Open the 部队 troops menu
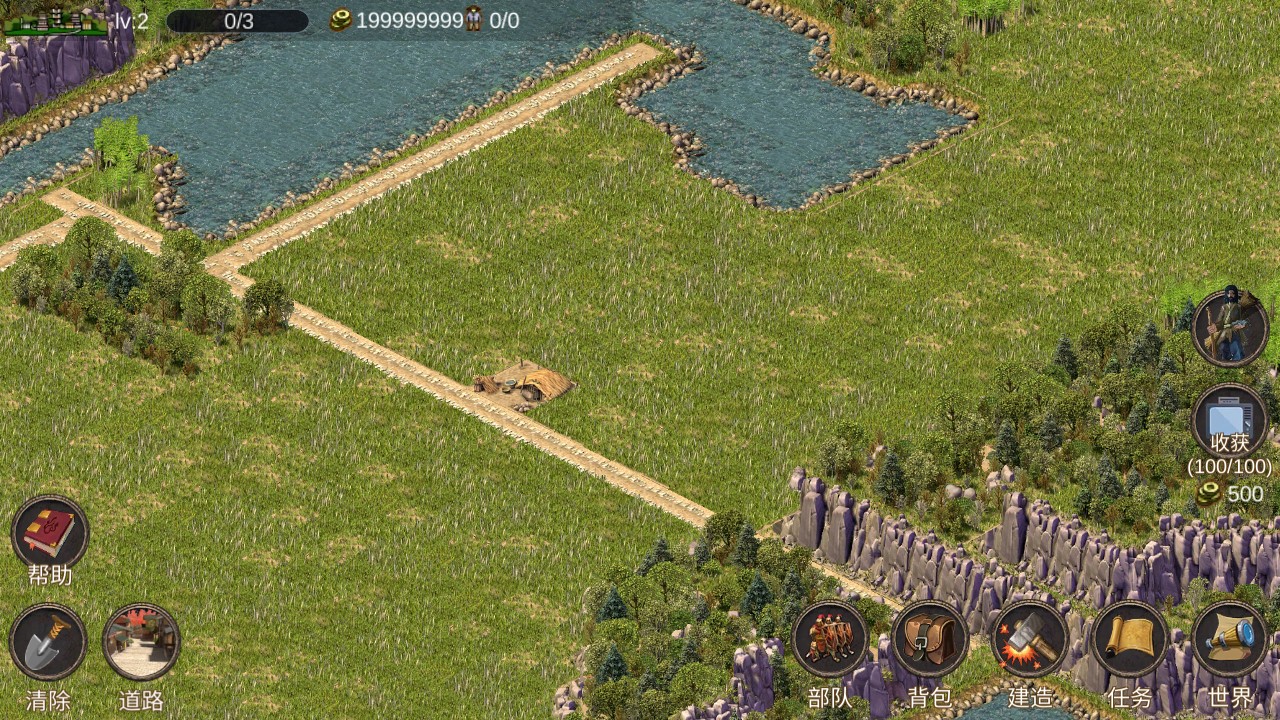This screenshot has width=1280, height=720. point(830,639)
